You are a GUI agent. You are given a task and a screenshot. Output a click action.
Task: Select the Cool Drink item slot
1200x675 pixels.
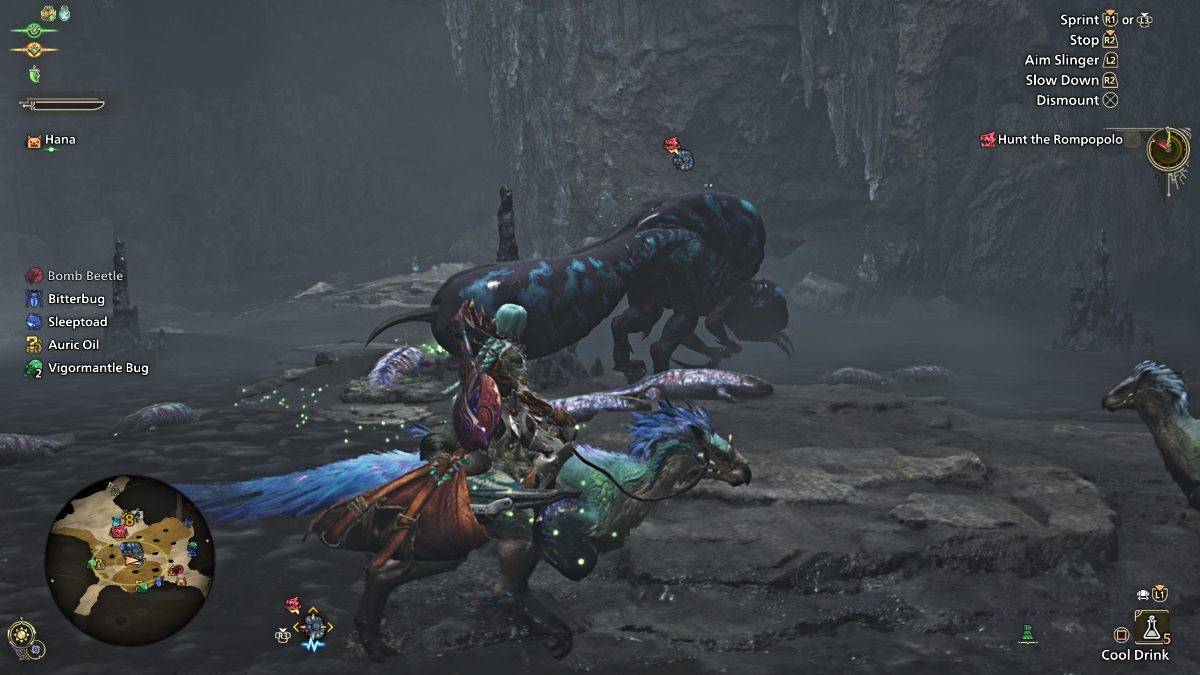pos(1151,627)
